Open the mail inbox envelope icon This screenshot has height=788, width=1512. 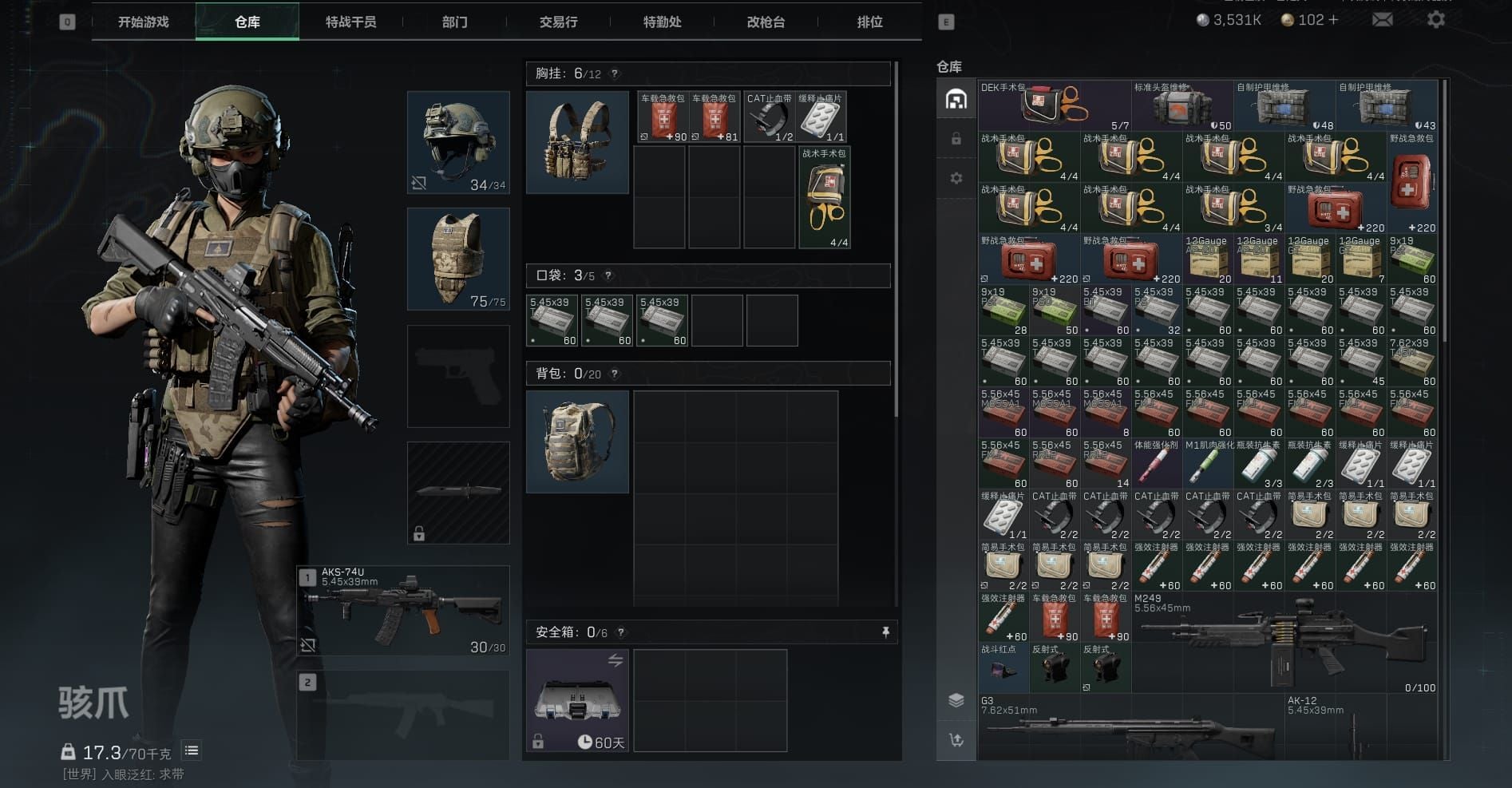1382,19
